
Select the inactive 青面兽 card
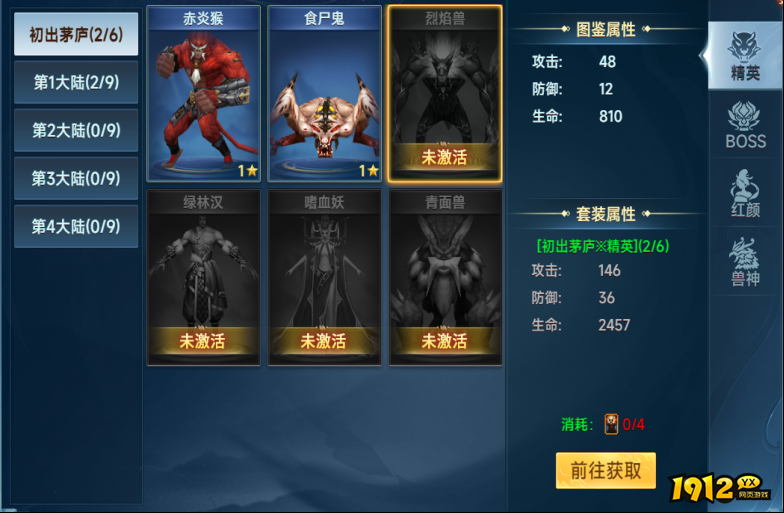445,277
